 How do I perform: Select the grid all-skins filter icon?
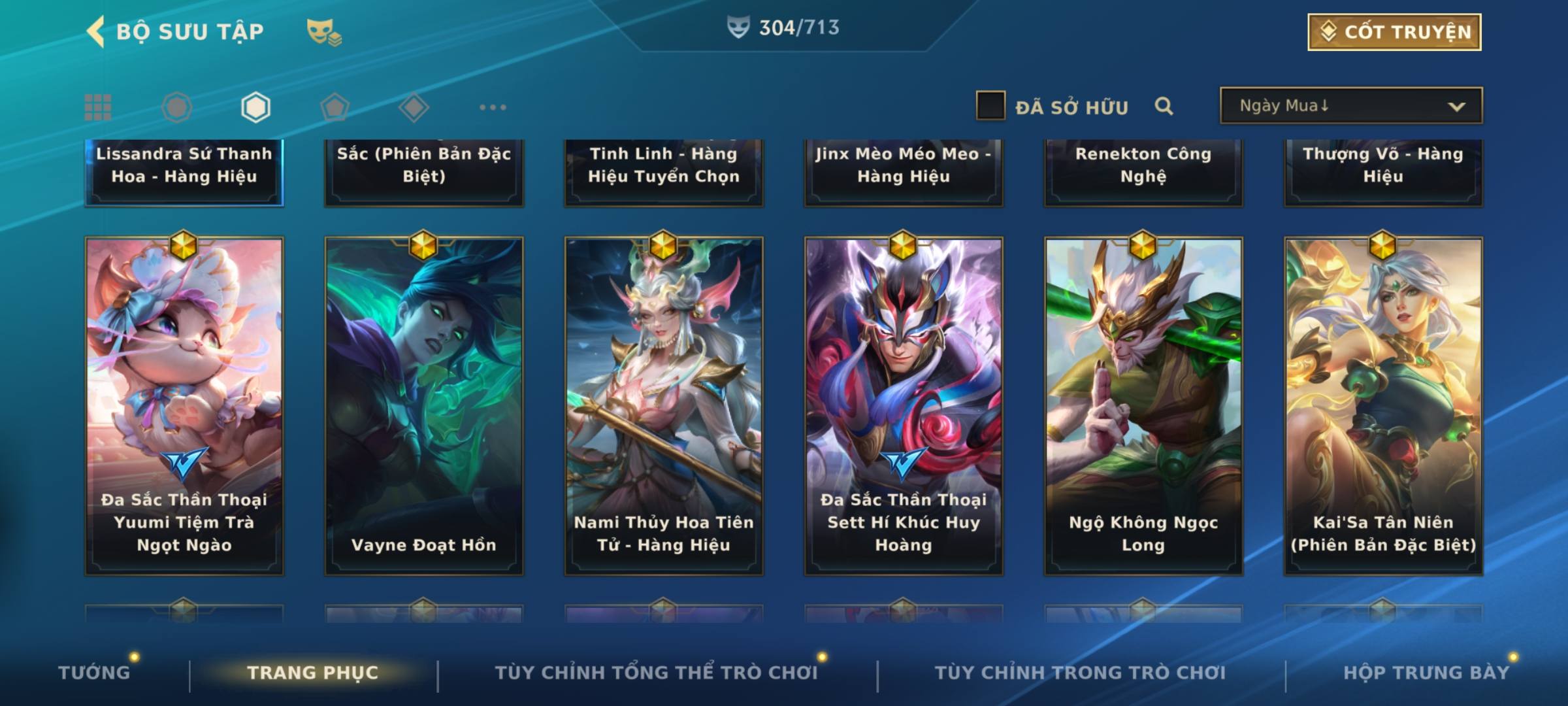[98, 107]
